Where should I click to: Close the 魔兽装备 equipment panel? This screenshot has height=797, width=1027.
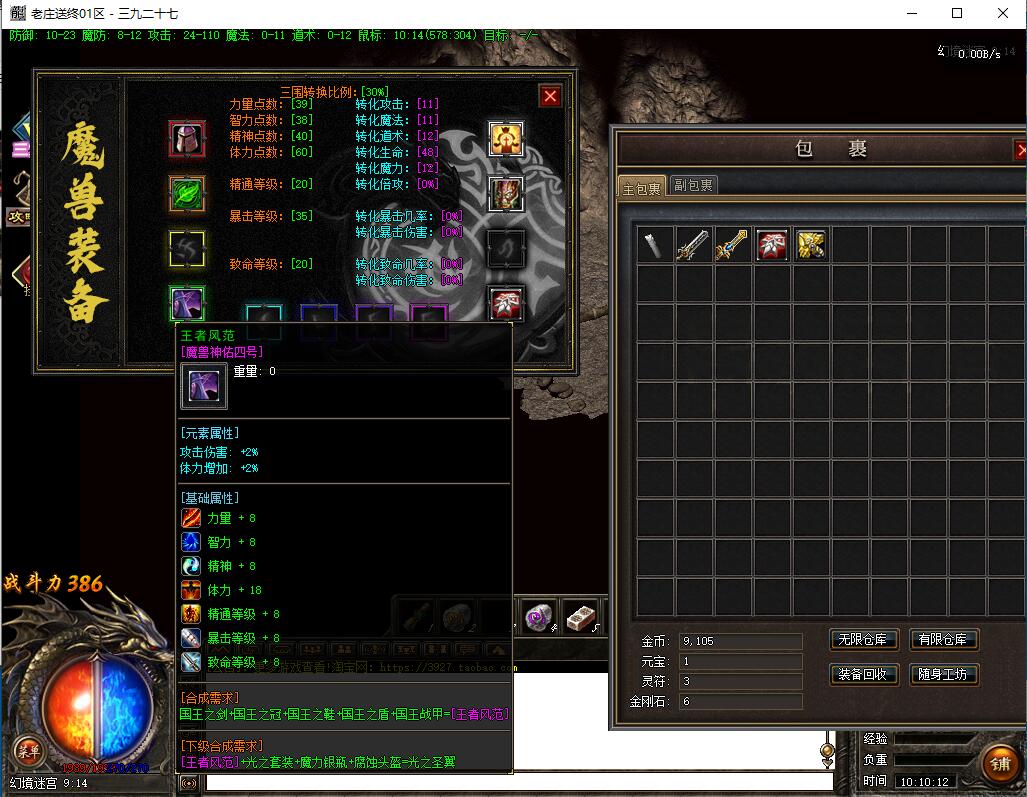coord(550,96)
